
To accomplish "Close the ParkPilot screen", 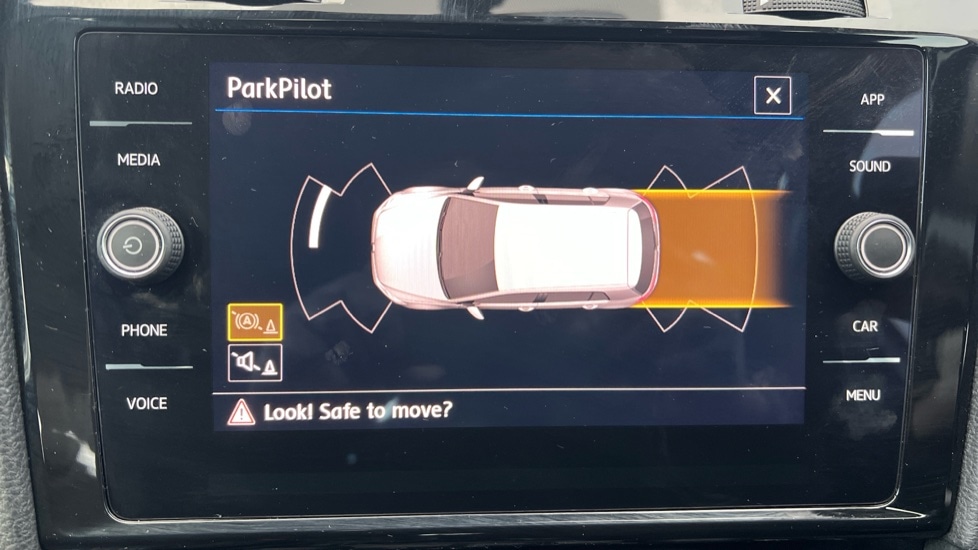I will coord(772,96).
